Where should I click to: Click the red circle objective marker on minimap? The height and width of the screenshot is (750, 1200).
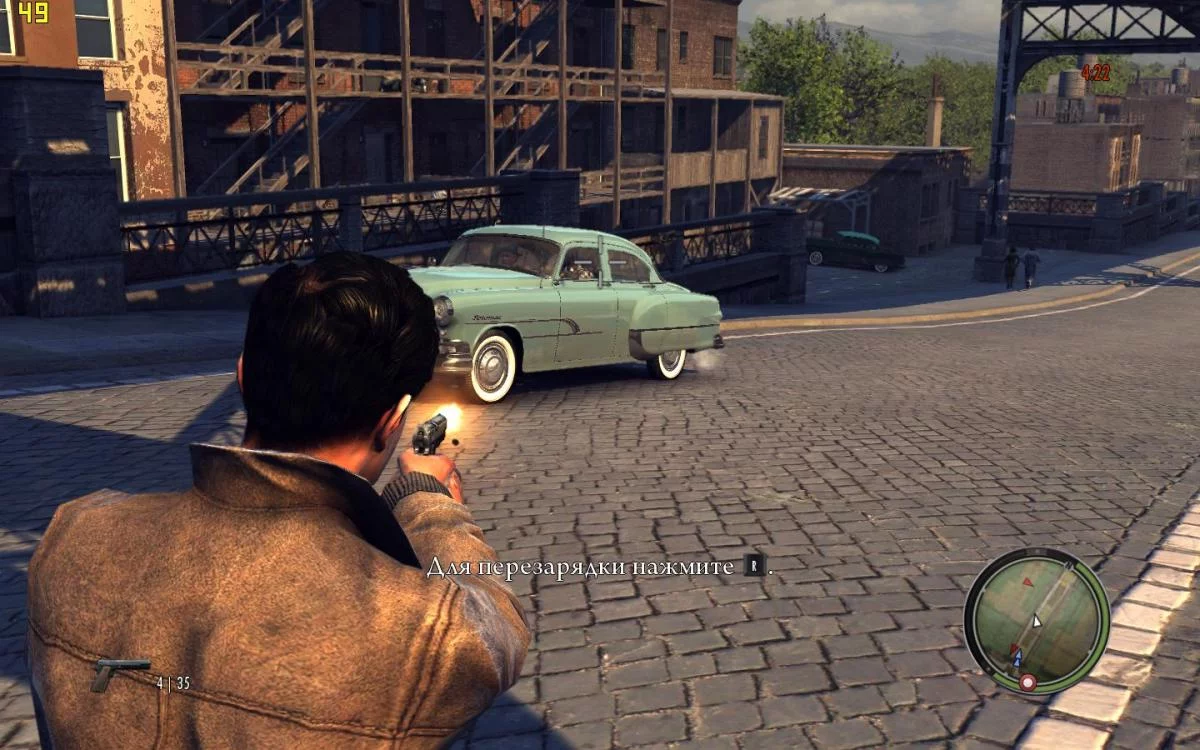1027,682
